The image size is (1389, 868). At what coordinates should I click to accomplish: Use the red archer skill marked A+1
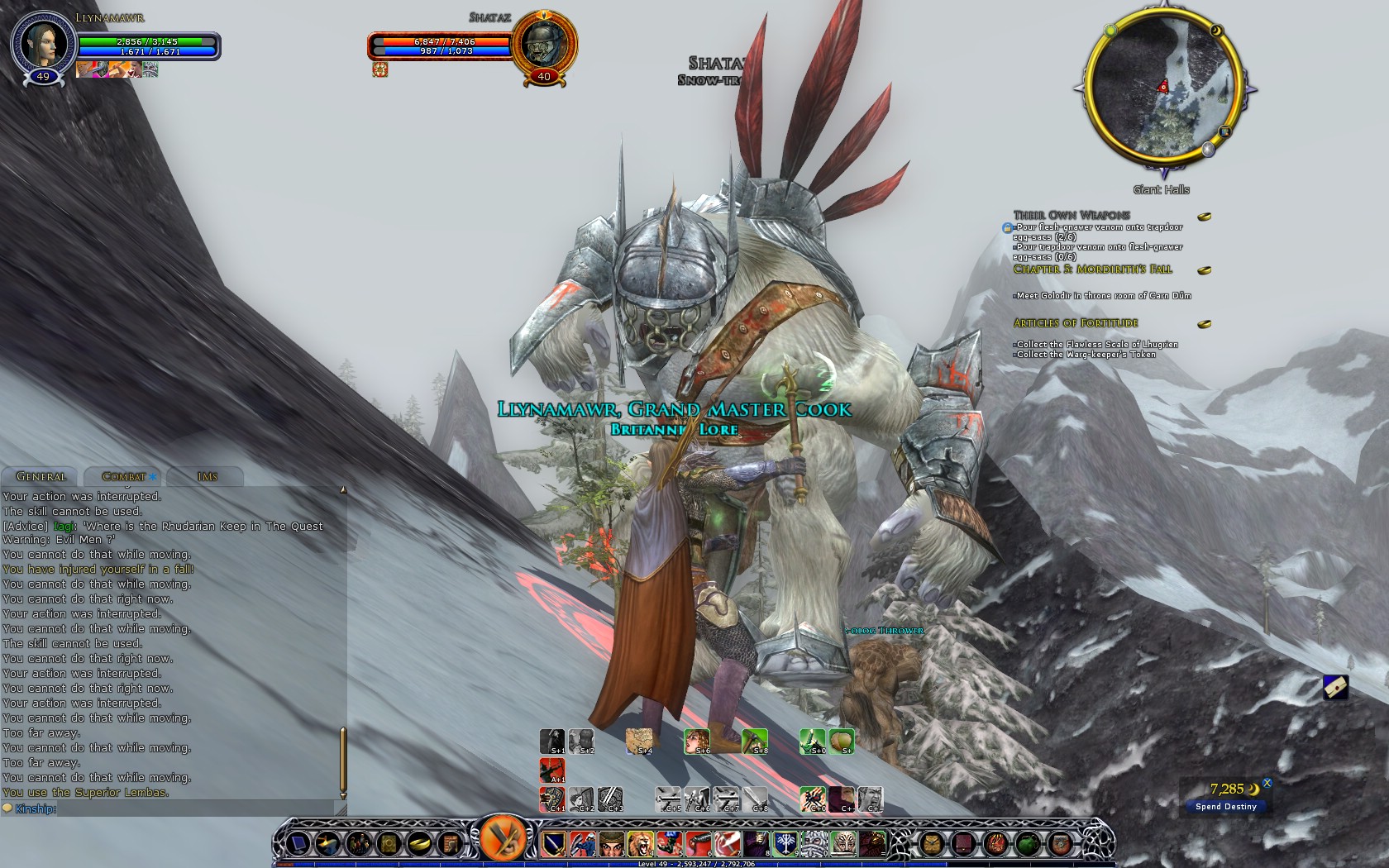click(551, 770)
